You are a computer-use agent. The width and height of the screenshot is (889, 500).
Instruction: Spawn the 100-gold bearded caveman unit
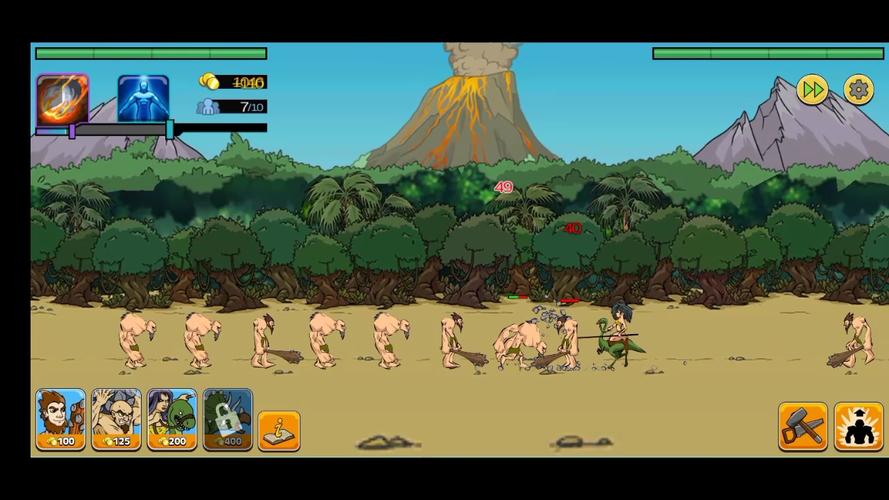point(61,419)
